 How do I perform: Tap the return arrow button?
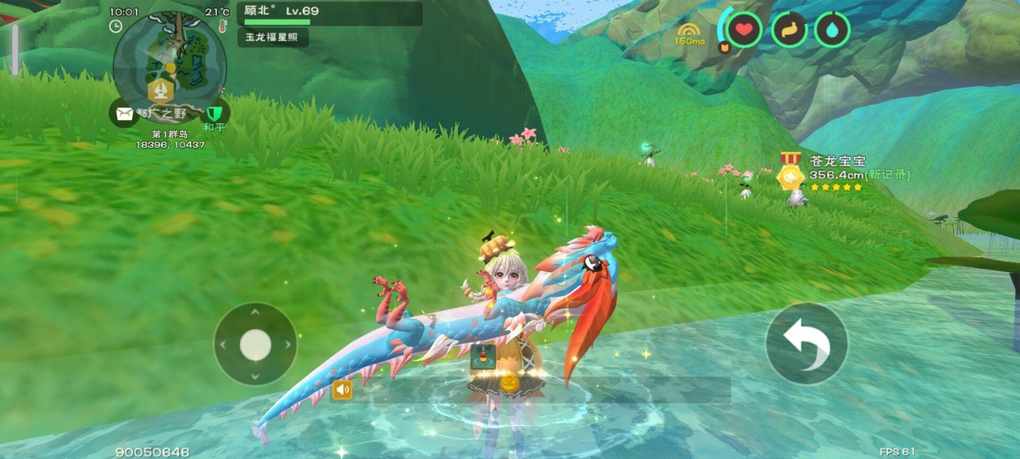tap(806, 344)
